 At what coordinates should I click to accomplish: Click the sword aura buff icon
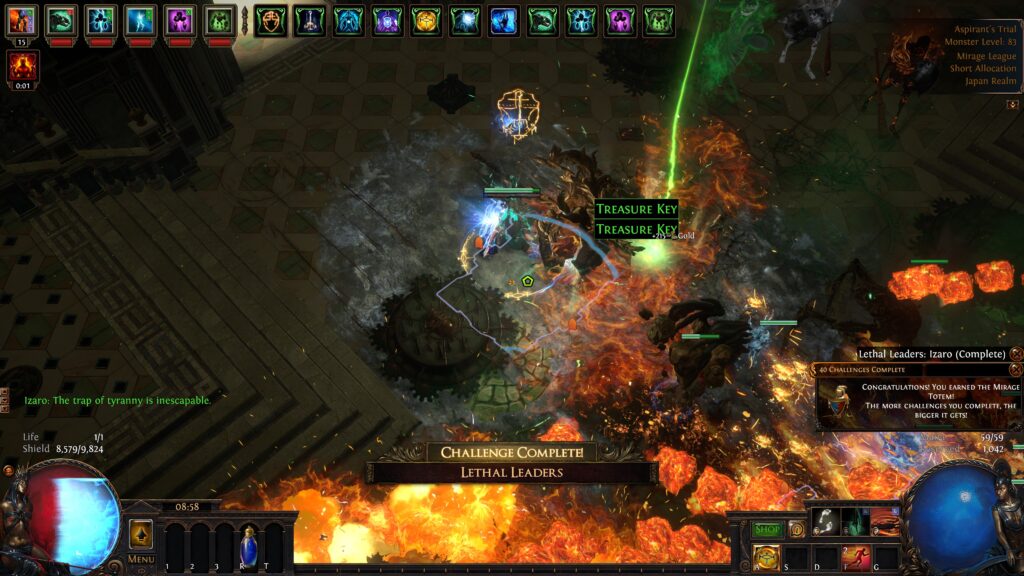(309, 20)
